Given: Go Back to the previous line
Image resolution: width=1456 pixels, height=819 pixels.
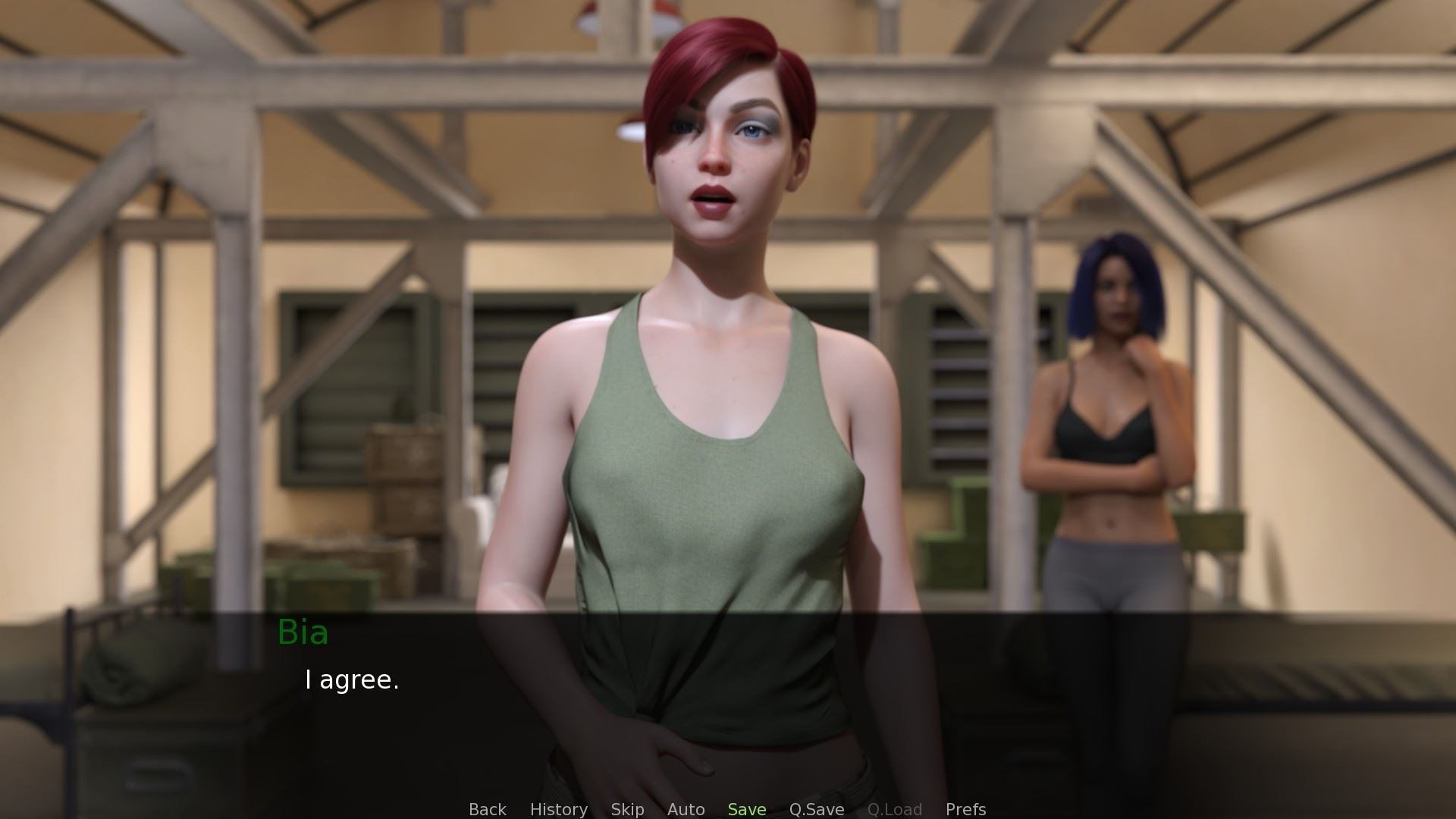Looking at the screenshot, I should (x=487, y=809).
